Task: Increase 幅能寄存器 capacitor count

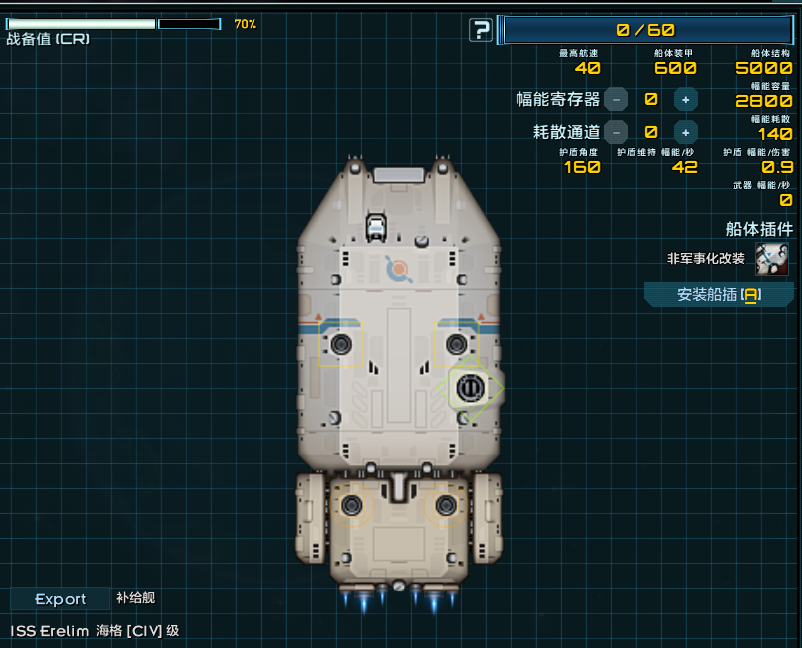Action: click(685, 99)
